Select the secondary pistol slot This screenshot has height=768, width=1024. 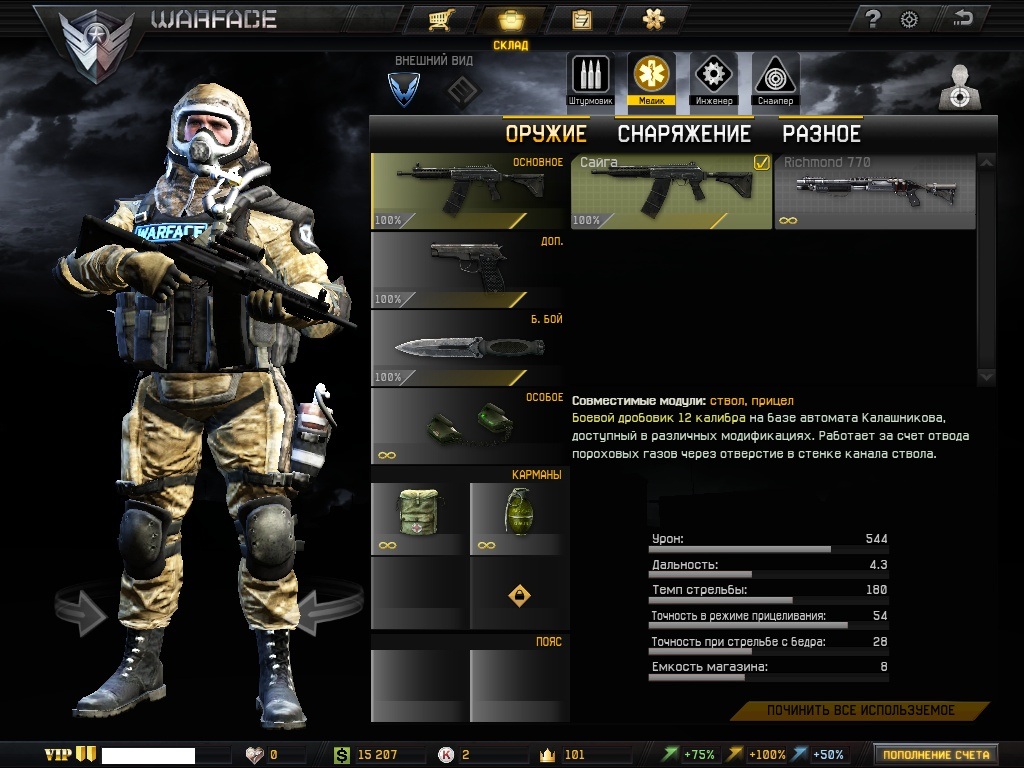[469, 269]
